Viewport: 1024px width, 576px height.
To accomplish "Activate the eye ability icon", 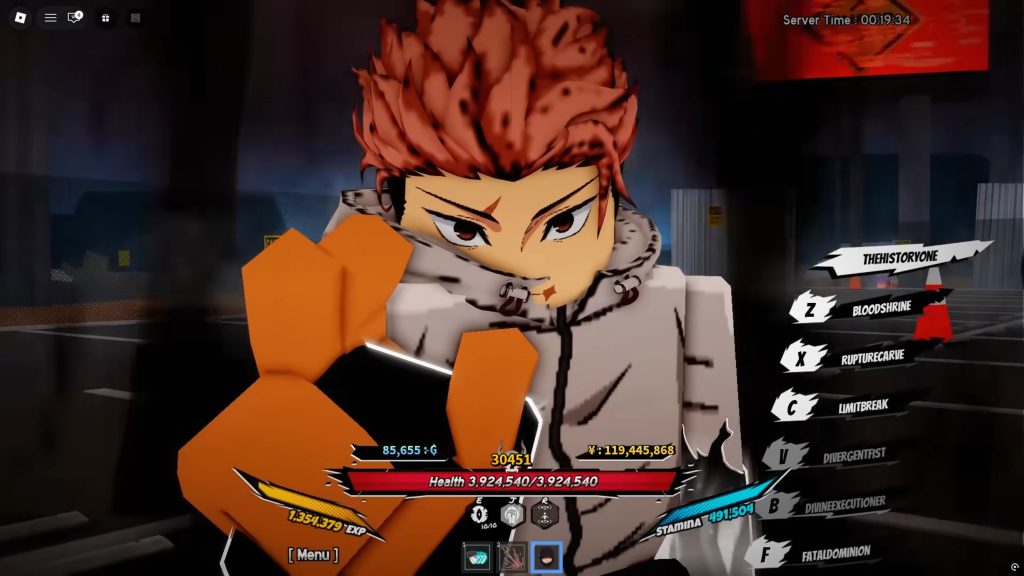I will tap(479, 515).
